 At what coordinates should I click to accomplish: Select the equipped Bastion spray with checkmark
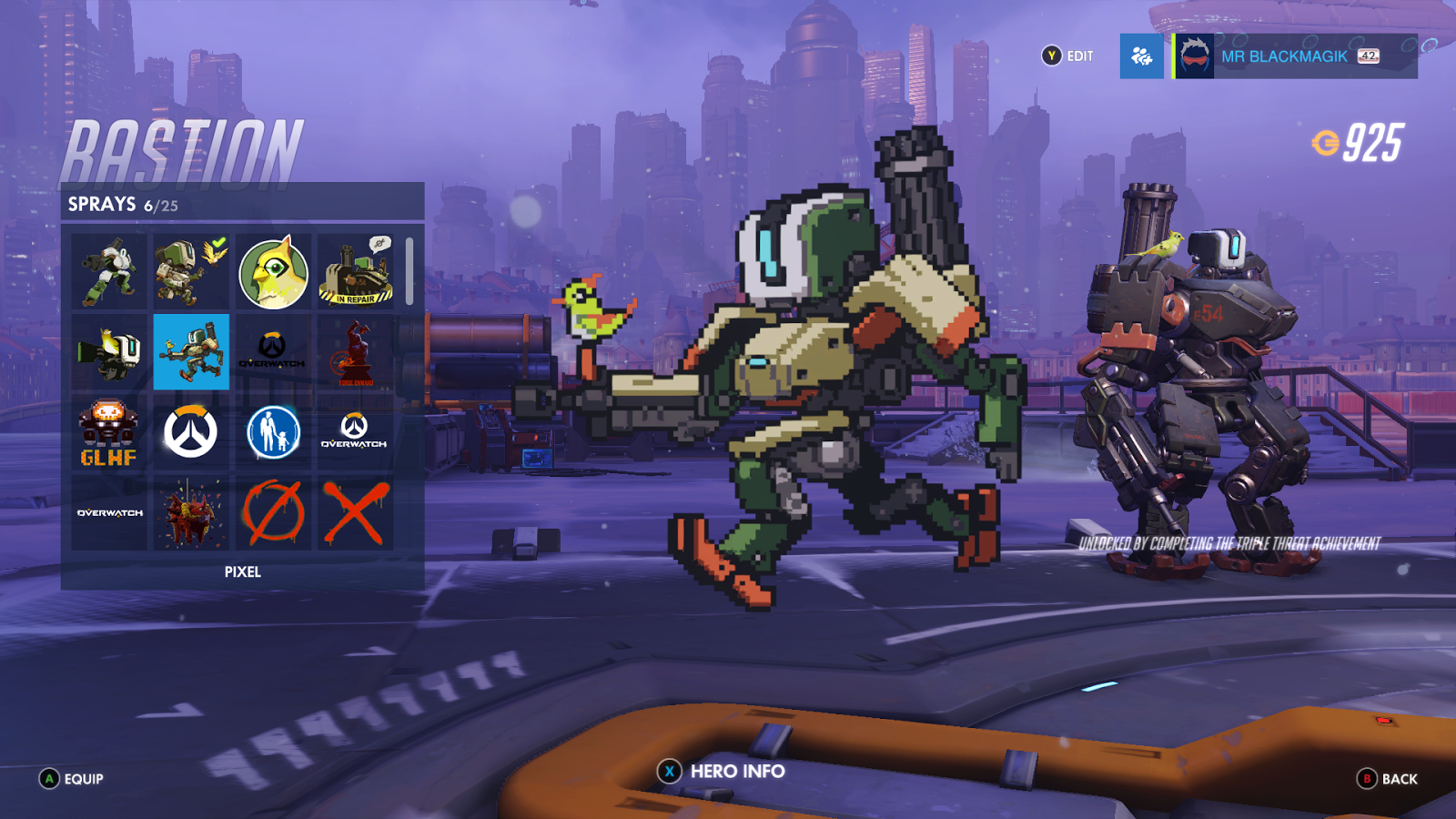click(x=191, y=272)
